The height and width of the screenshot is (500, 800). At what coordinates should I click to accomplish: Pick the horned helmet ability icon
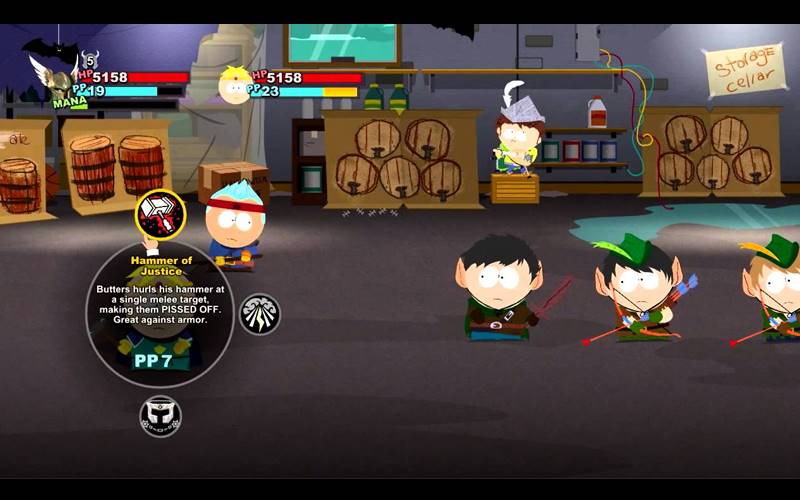pyautogui.click(x=160, y=415)
